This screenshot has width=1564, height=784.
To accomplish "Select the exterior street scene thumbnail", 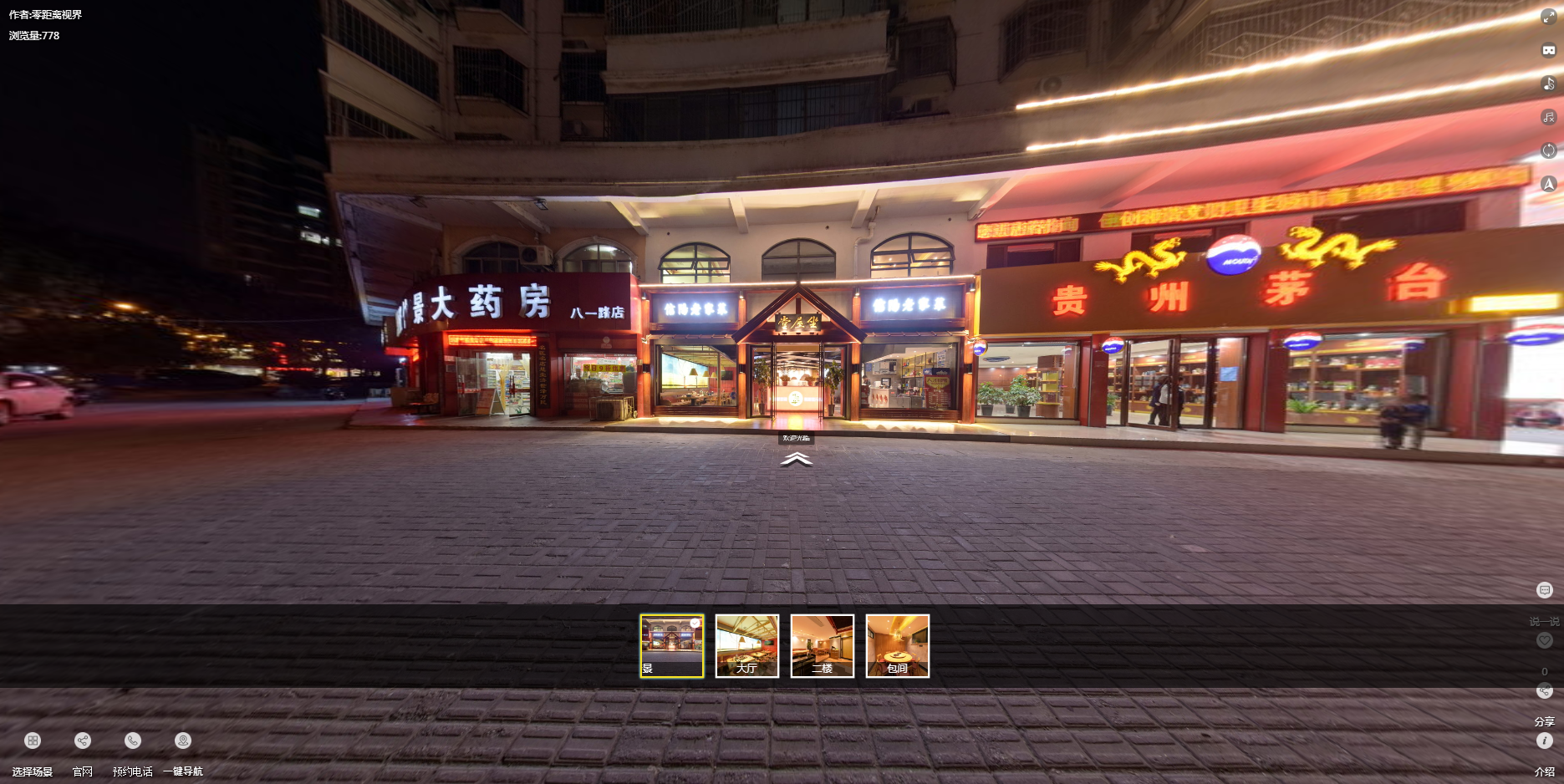I will point(672,646).
